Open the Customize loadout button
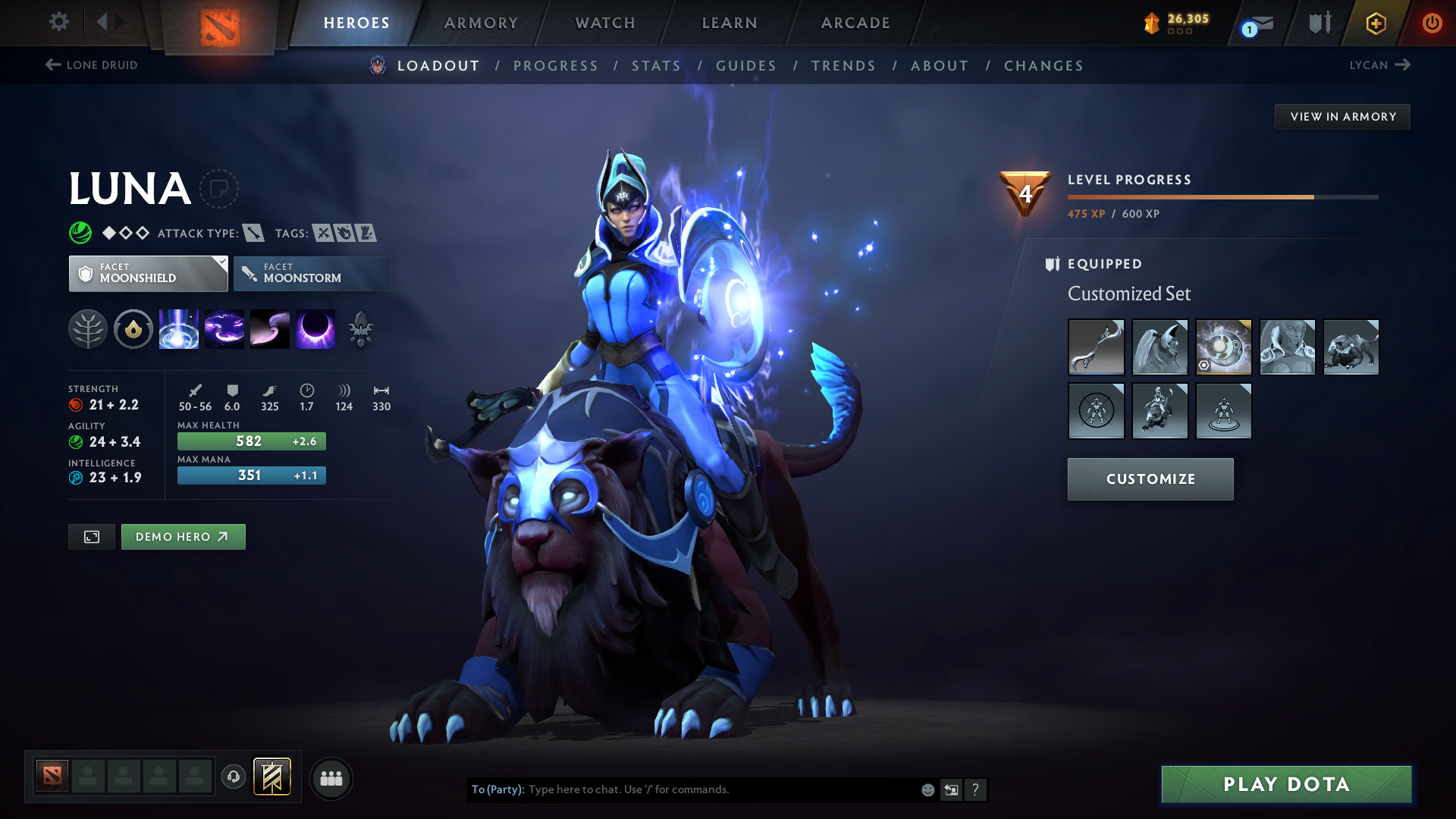1456x819 pixels. [1150, 479]
